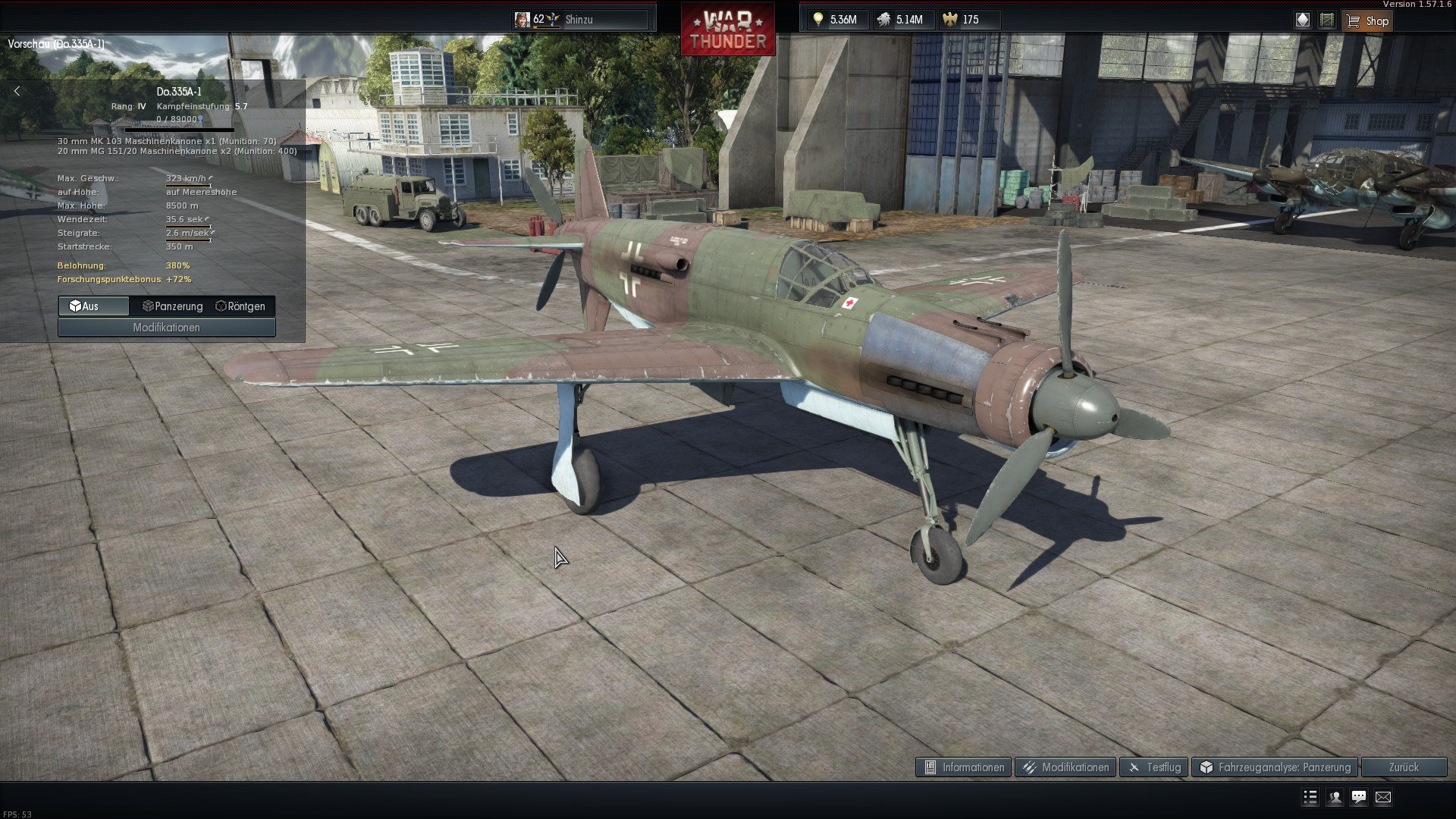This screenshot has width=1456, height=819.
Task: Select the Aus view mode
Action: [x=93, y=306]
